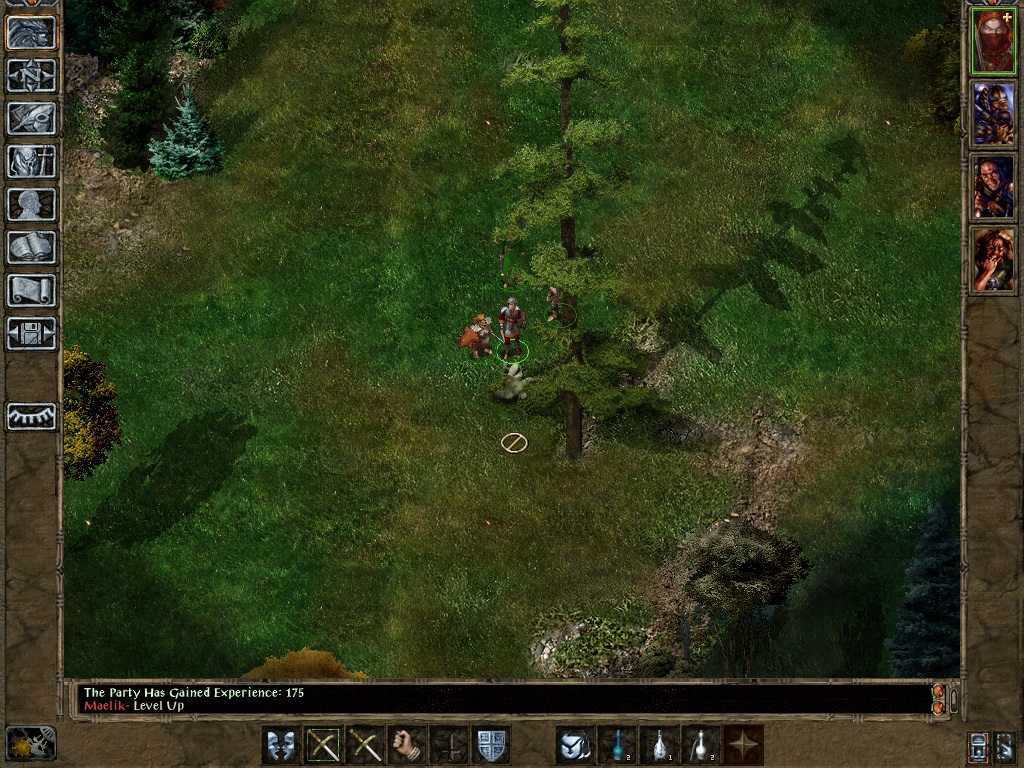Image resolution: width=1024 pixels, height=768 pixels.
Task: Click the closed-eye rest button
Action: (x=32, y=416)
